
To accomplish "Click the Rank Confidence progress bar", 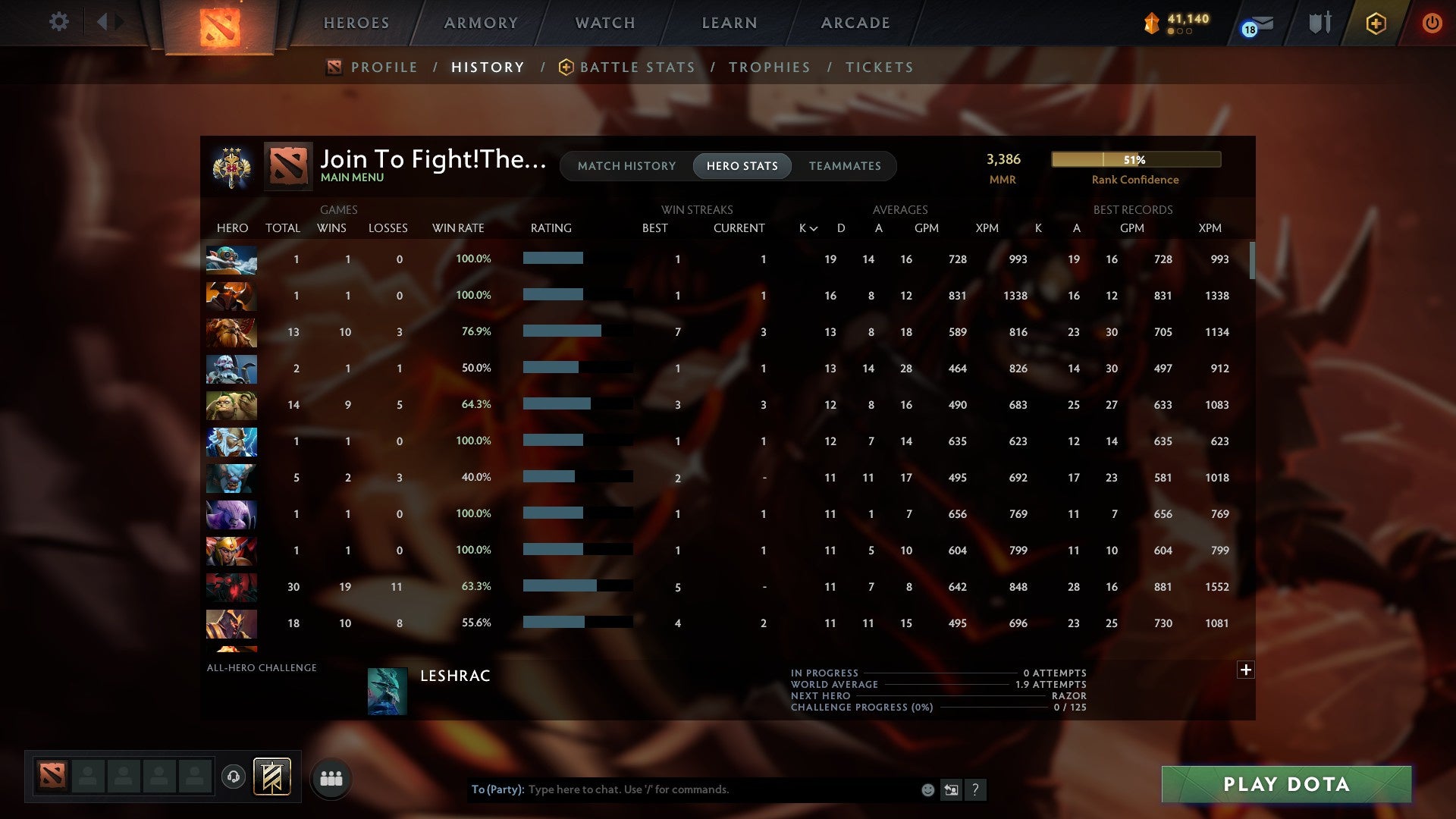I will point(1135,159).
